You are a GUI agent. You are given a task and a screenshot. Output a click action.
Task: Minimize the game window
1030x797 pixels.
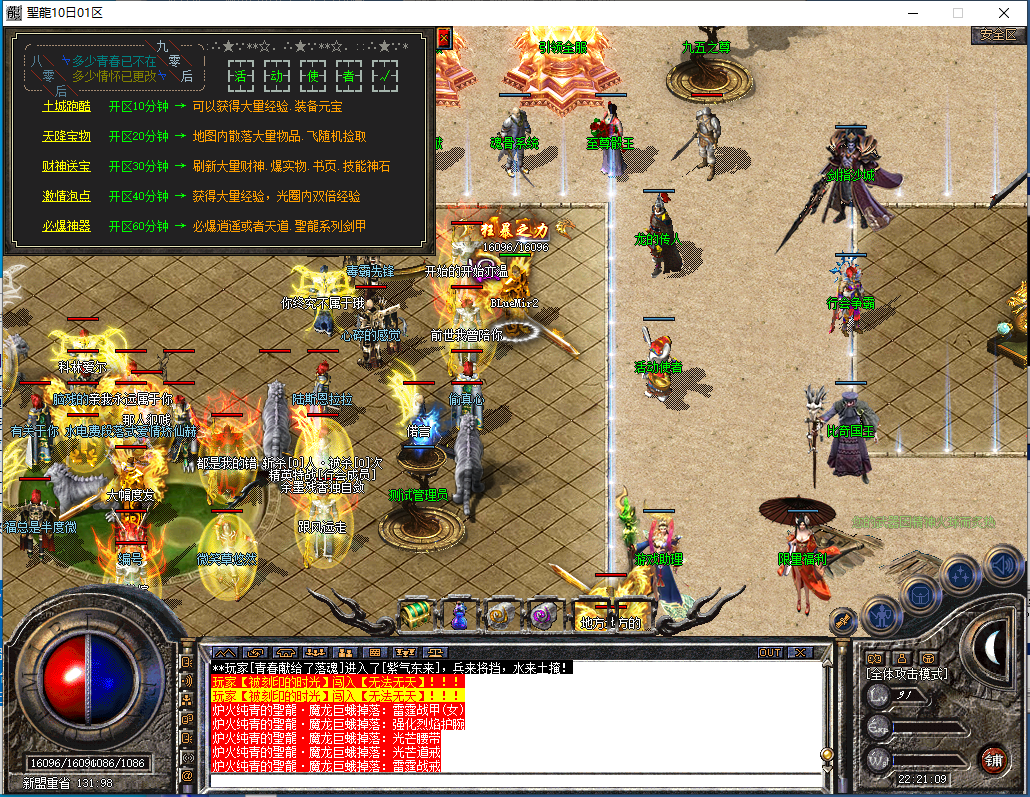912,13
